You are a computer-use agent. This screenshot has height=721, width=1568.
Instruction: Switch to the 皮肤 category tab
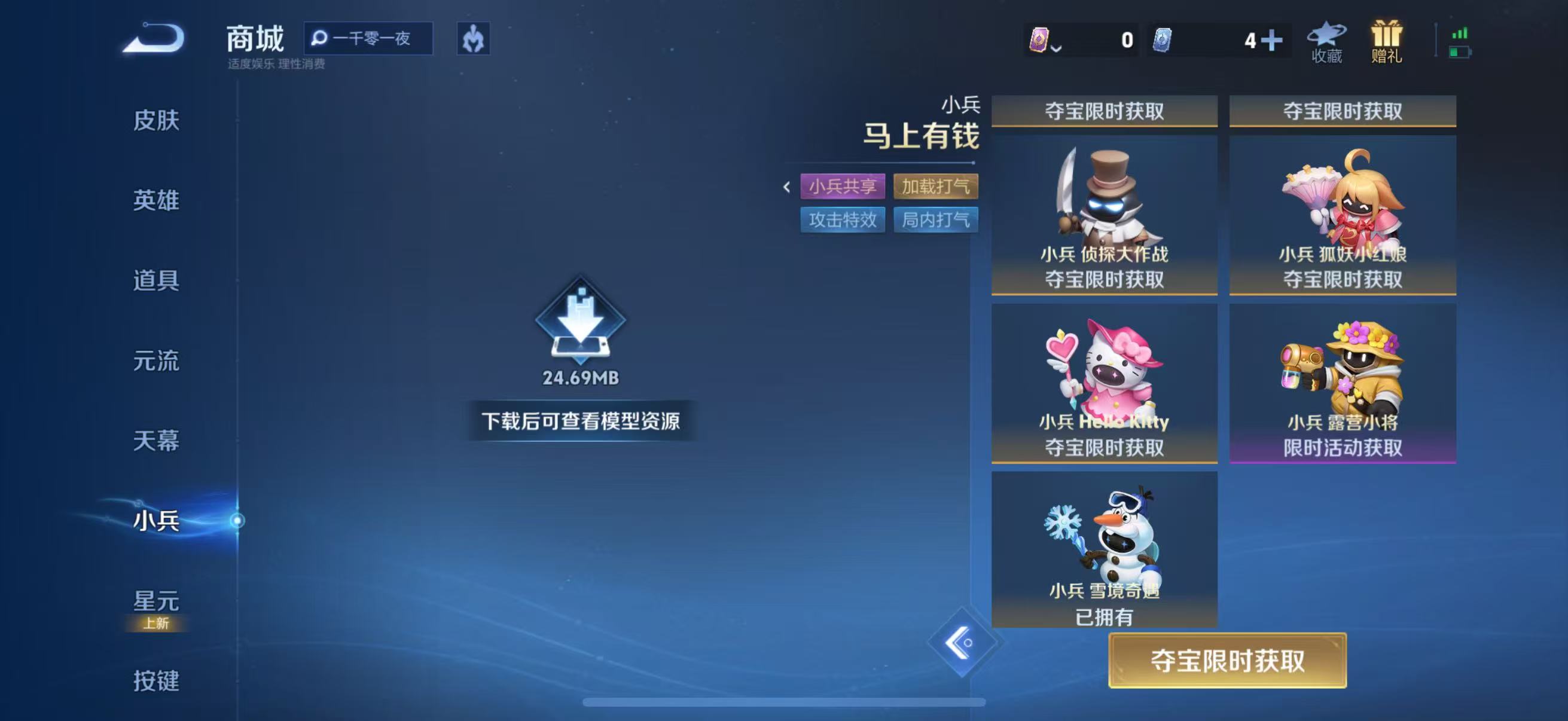pyautogui.click(x=157, y=121)
